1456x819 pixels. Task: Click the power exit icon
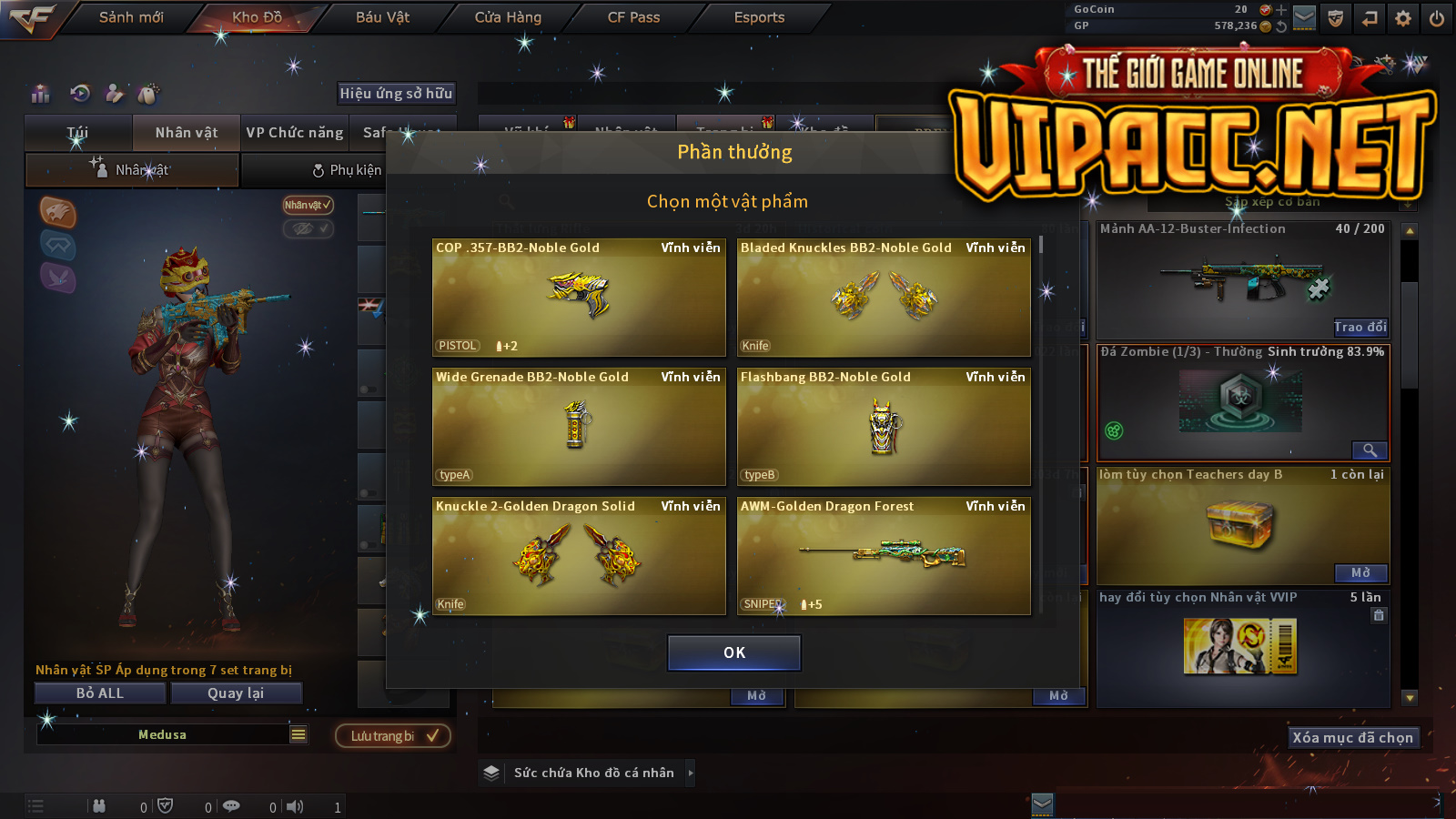tap(1437, 18)
